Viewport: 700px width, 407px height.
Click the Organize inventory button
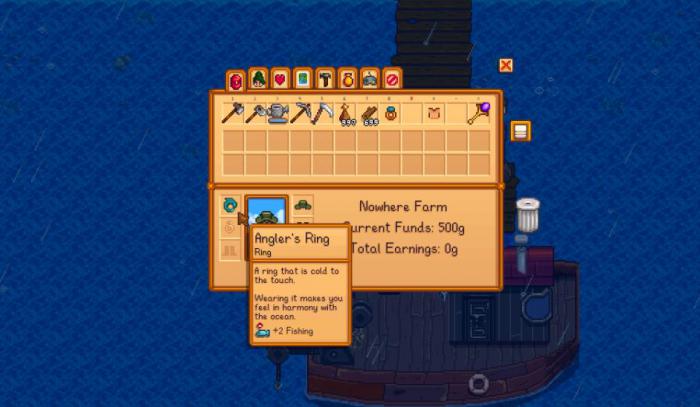point(520,131)
